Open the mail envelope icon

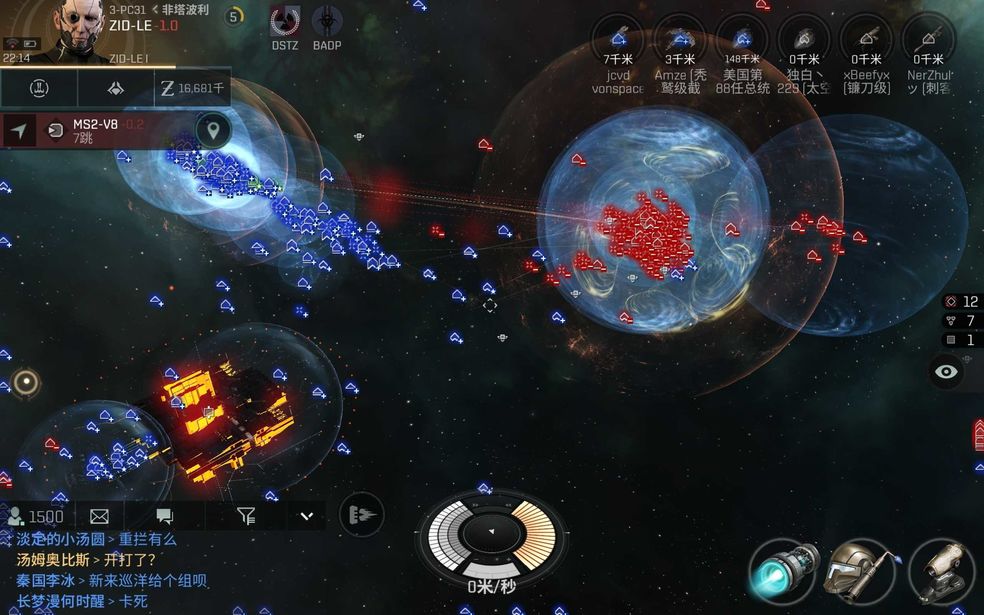99,516
